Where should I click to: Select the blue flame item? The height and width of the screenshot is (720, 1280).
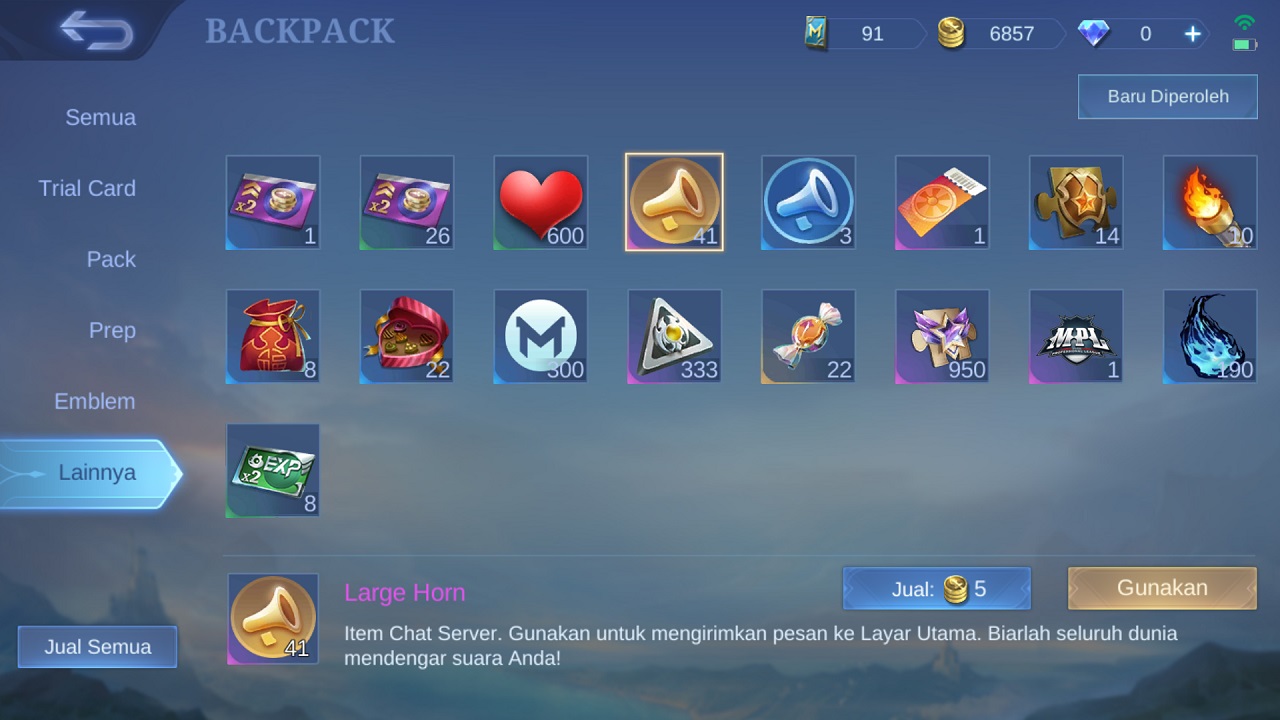(1209, 336)
